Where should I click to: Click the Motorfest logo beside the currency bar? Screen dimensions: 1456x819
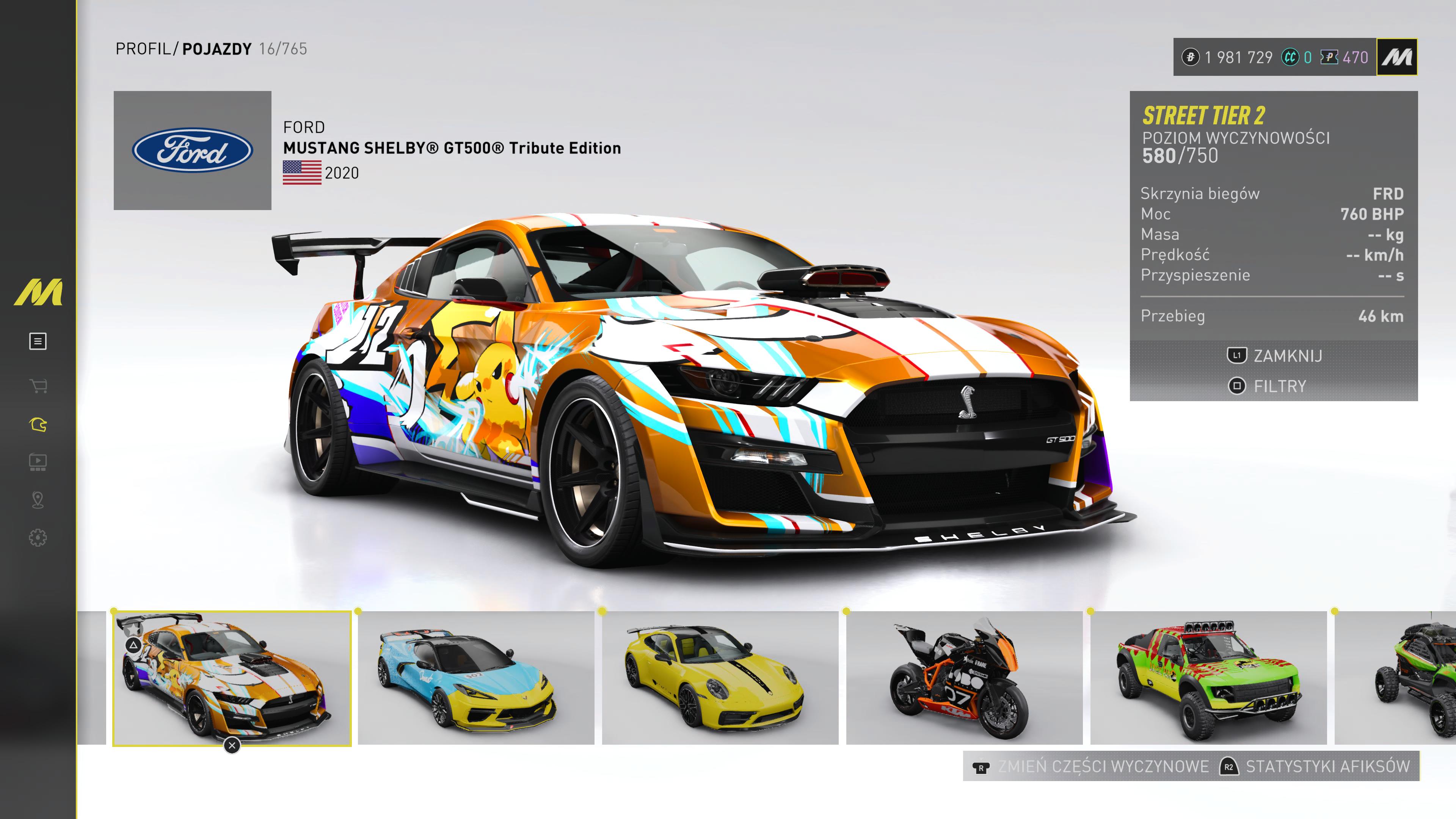tap(1397, 57)
